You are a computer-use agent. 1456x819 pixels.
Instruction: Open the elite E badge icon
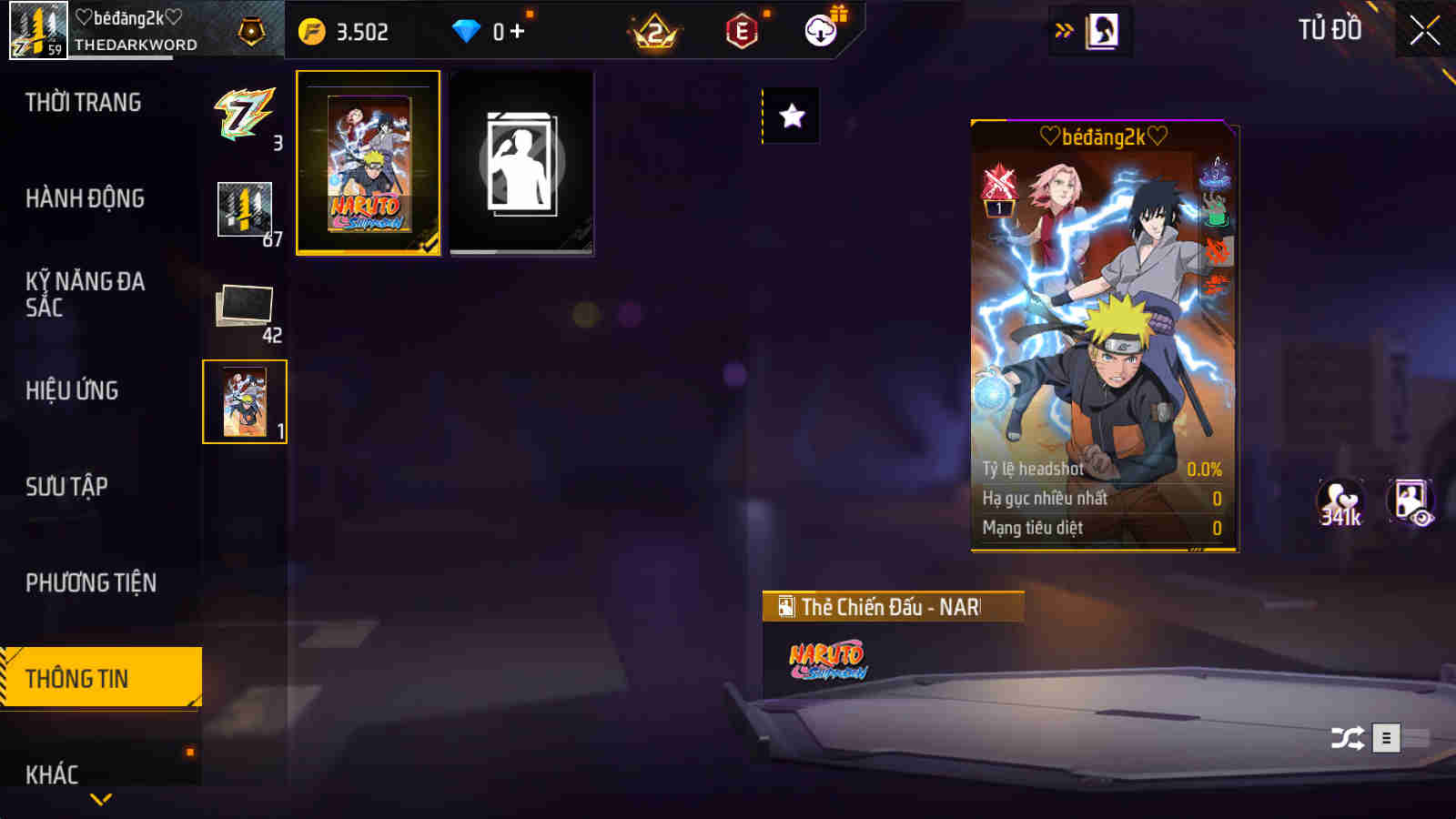pyautogui.click(x=742, y=29)
